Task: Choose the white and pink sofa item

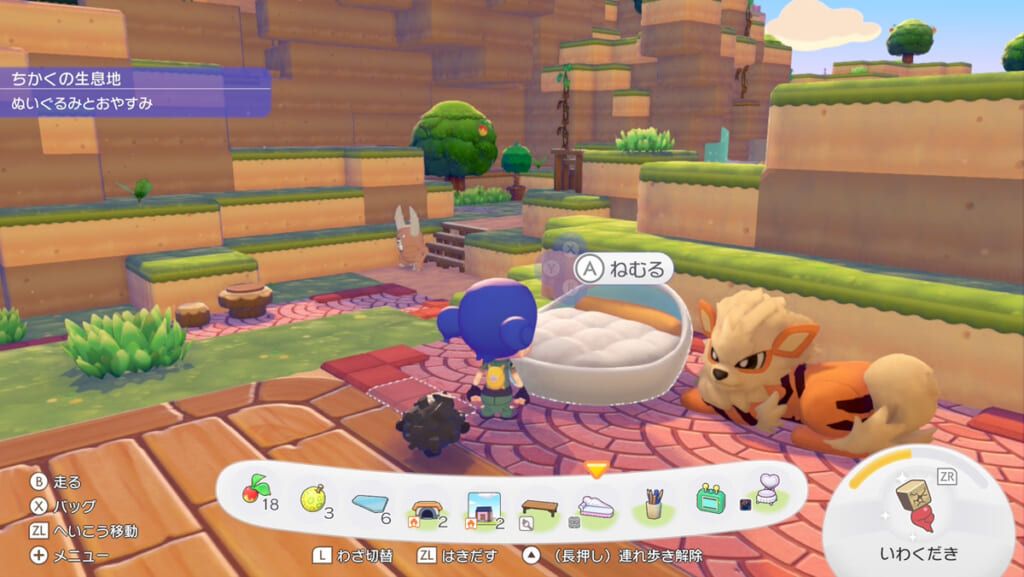Action: pyautogui.click(x=597, y=504)
